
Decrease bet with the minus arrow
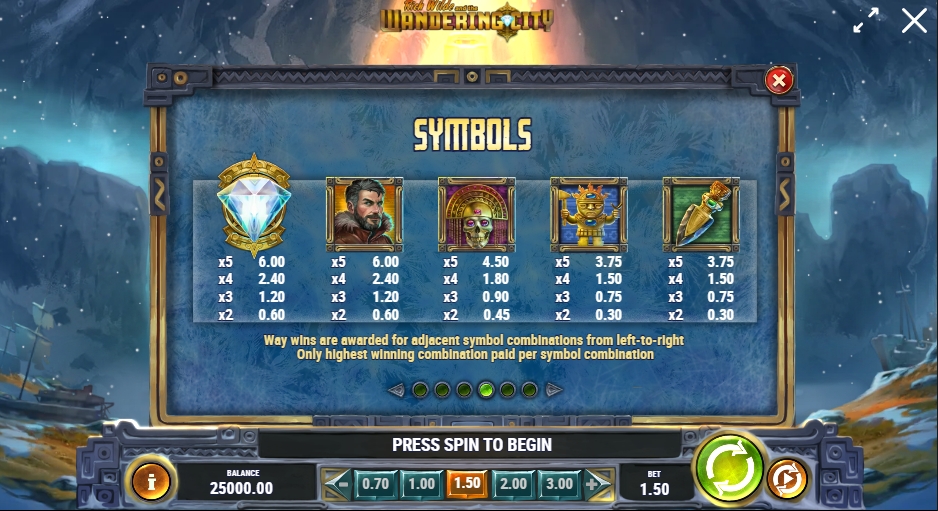coord(339,484)
